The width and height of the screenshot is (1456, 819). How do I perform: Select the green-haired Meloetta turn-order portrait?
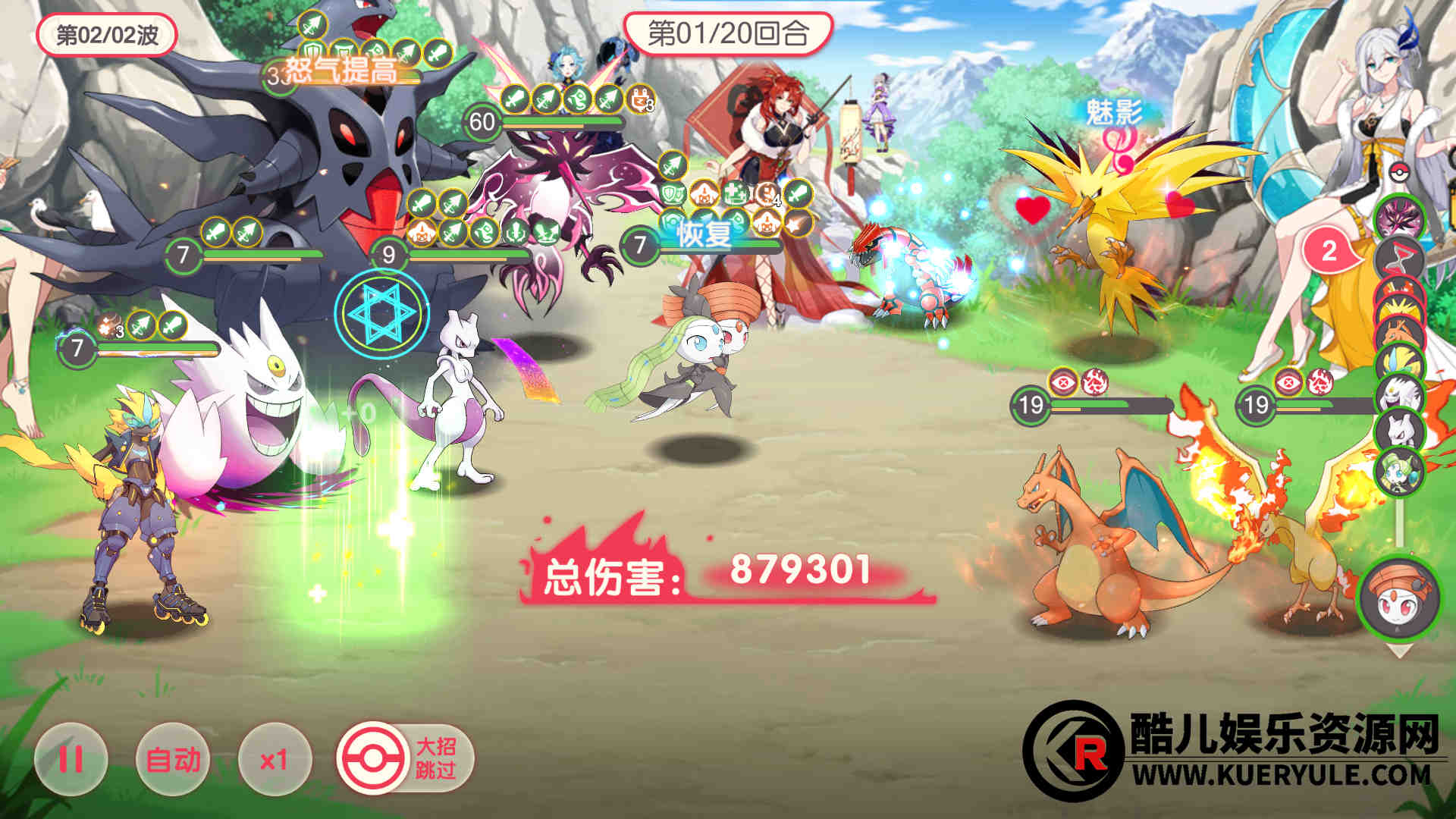click(1399, 470)
